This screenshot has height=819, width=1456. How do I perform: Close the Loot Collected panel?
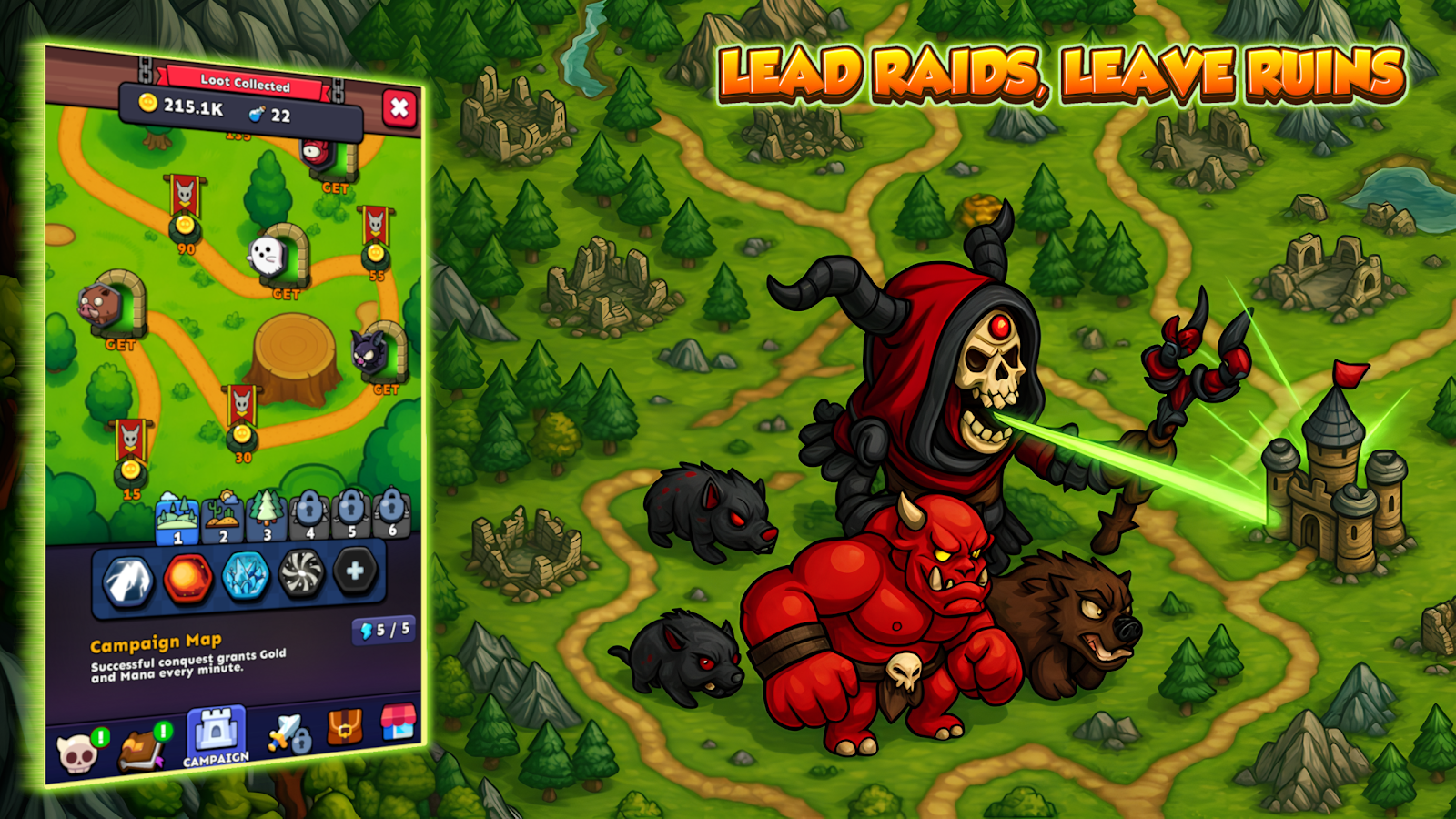[399, 109]
